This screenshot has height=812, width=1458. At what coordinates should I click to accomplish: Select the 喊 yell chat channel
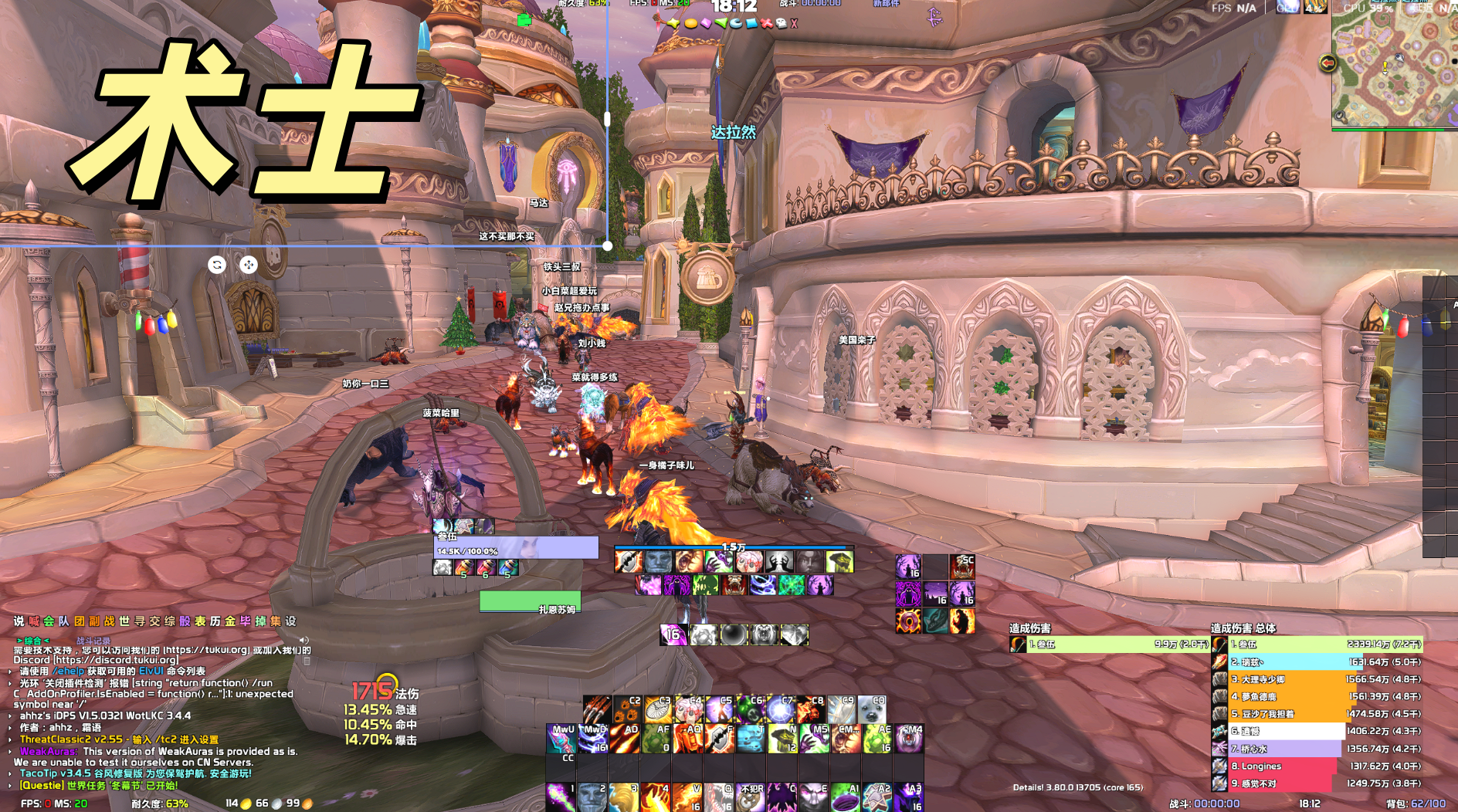pos(34,621)
